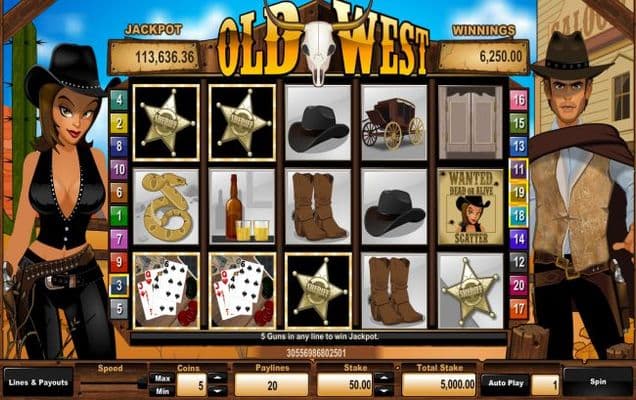The image size is (636, 400).
Task: Choose payline marker number 20
Action: click(x=518, y=285)
